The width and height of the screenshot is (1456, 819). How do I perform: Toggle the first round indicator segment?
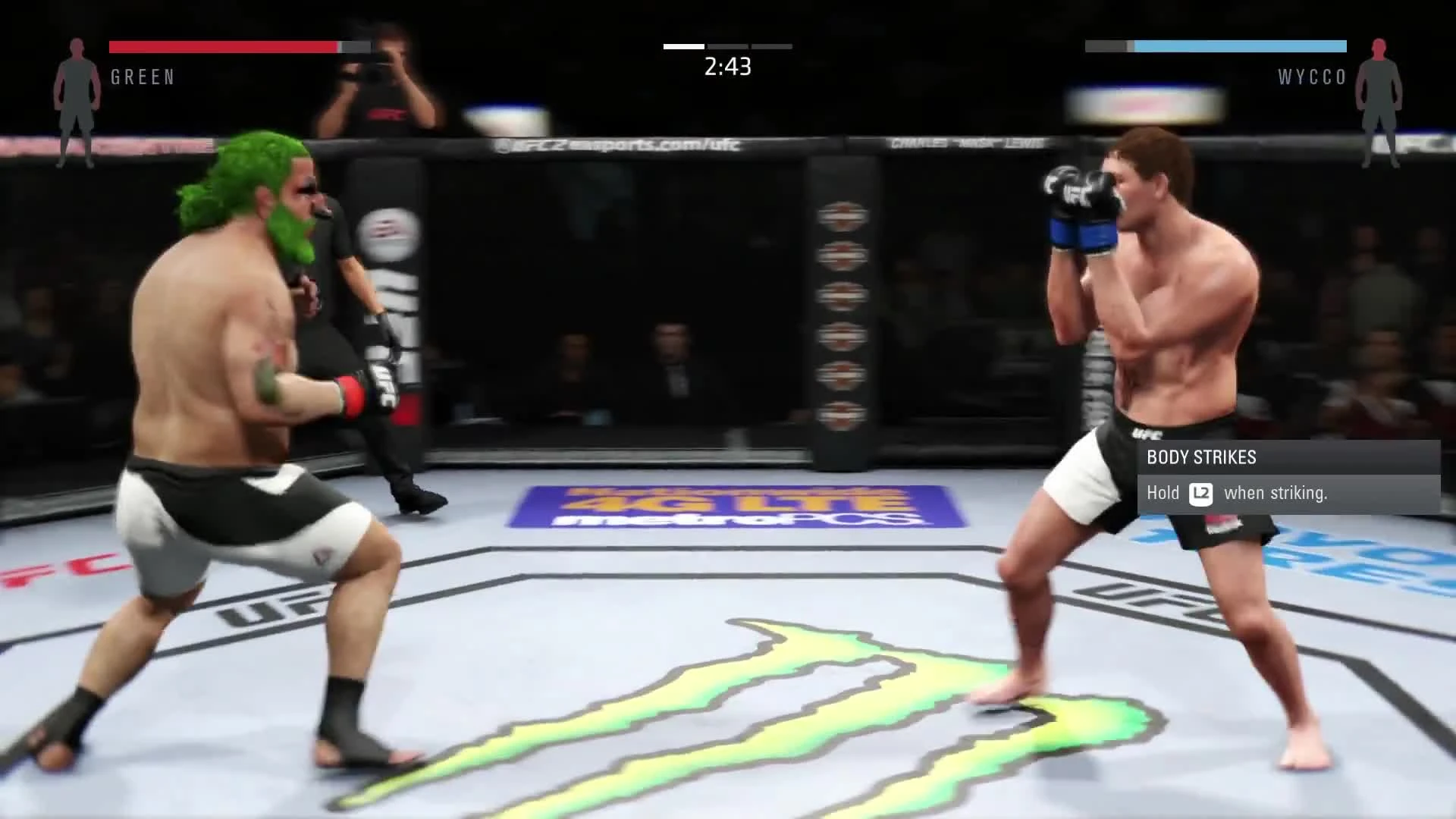[682, 46]
